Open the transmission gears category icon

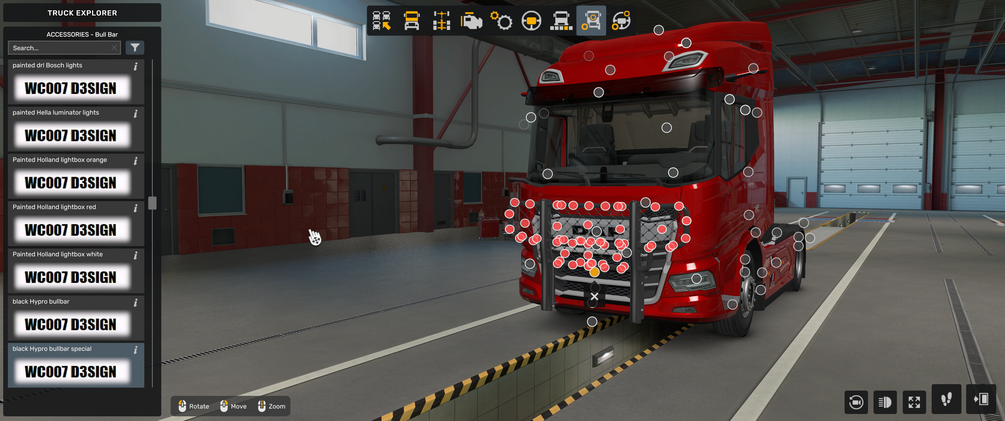(501, 20)
